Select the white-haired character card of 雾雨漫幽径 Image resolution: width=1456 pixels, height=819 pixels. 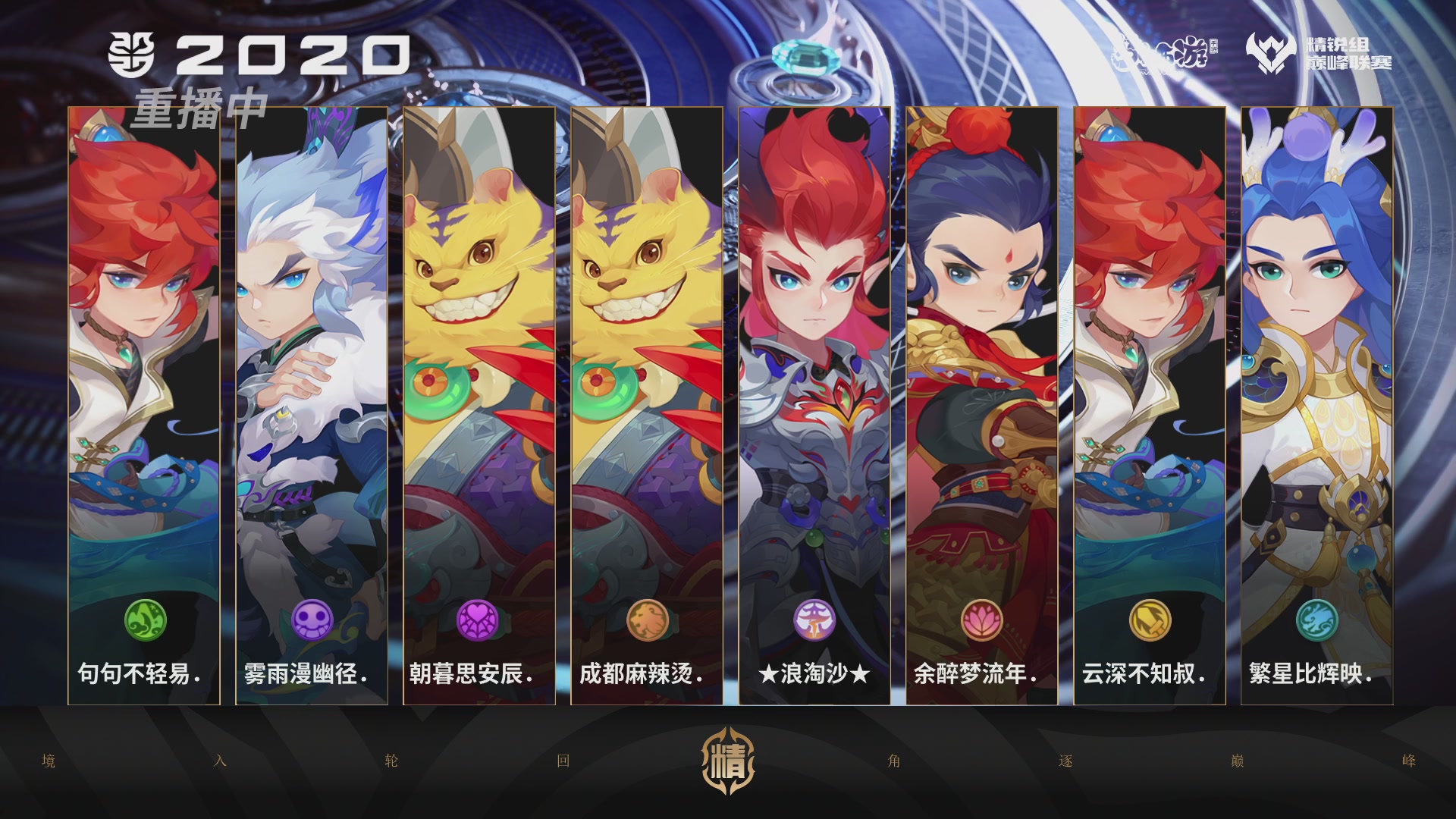tap(309, 341)
